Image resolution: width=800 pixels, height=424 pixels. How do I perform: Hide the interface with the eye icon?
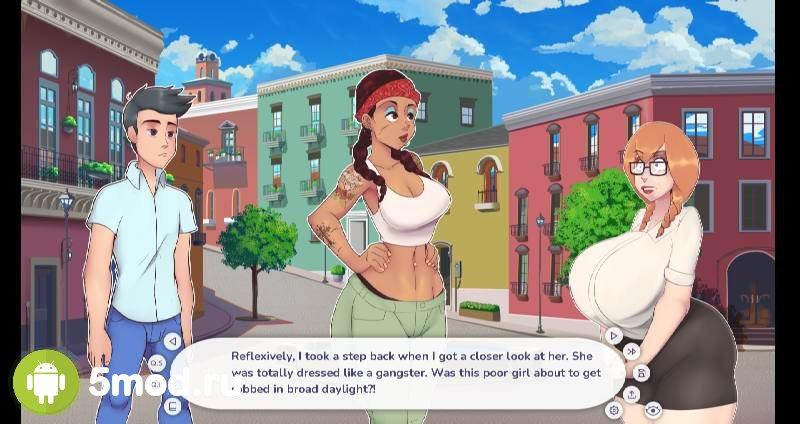pyautogui.click(x=653, y=409)
